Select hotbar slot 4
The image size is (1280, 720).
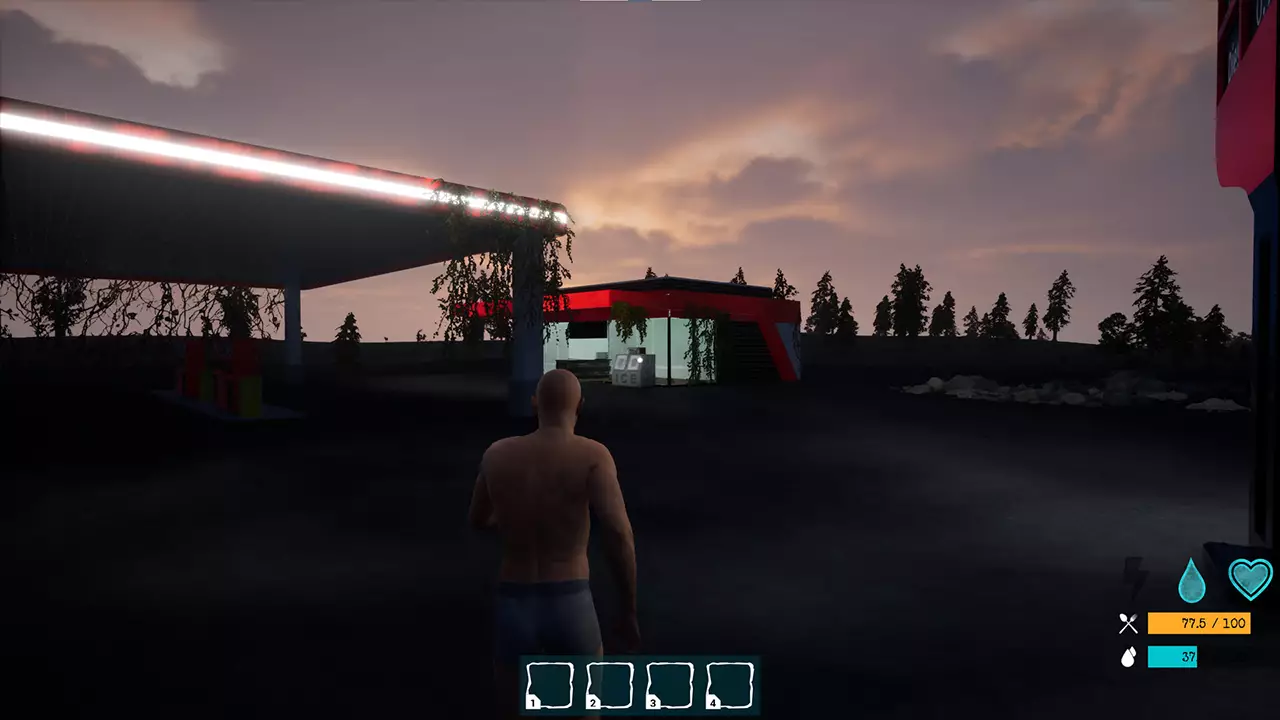pyautogui.click(x=728, y=683)
